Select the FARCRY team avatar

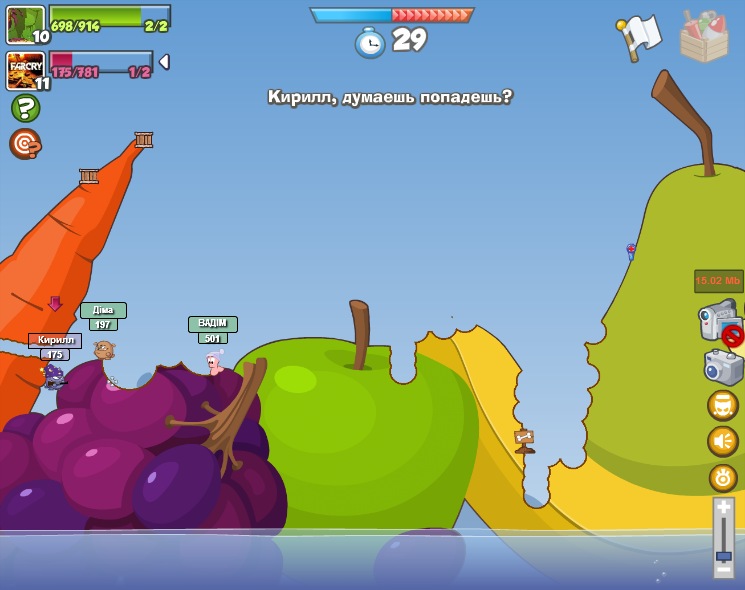click(x=25, y=69)
